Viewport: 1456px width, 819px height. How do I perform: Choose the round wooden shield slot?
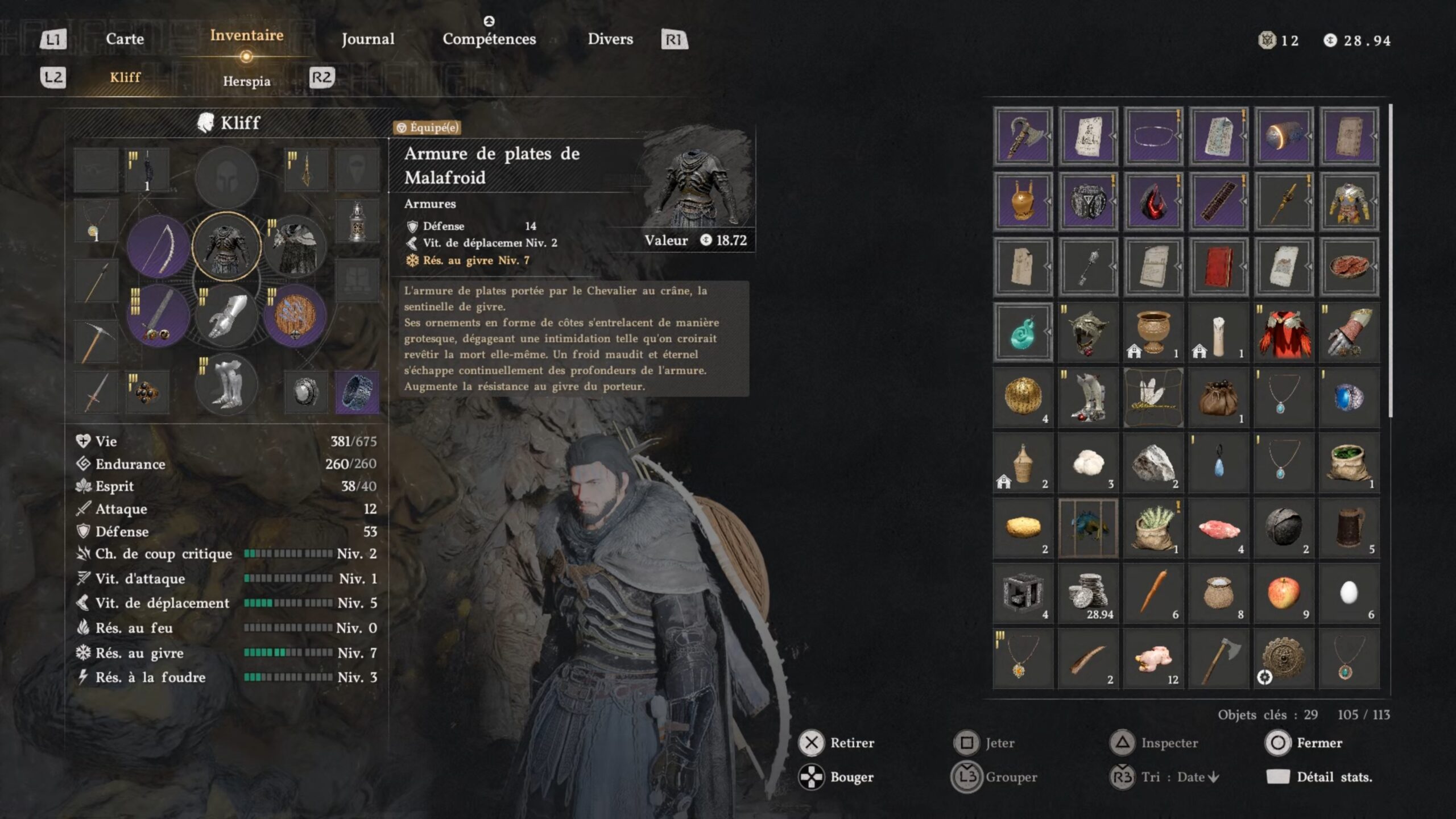click(x=295, y=316)
